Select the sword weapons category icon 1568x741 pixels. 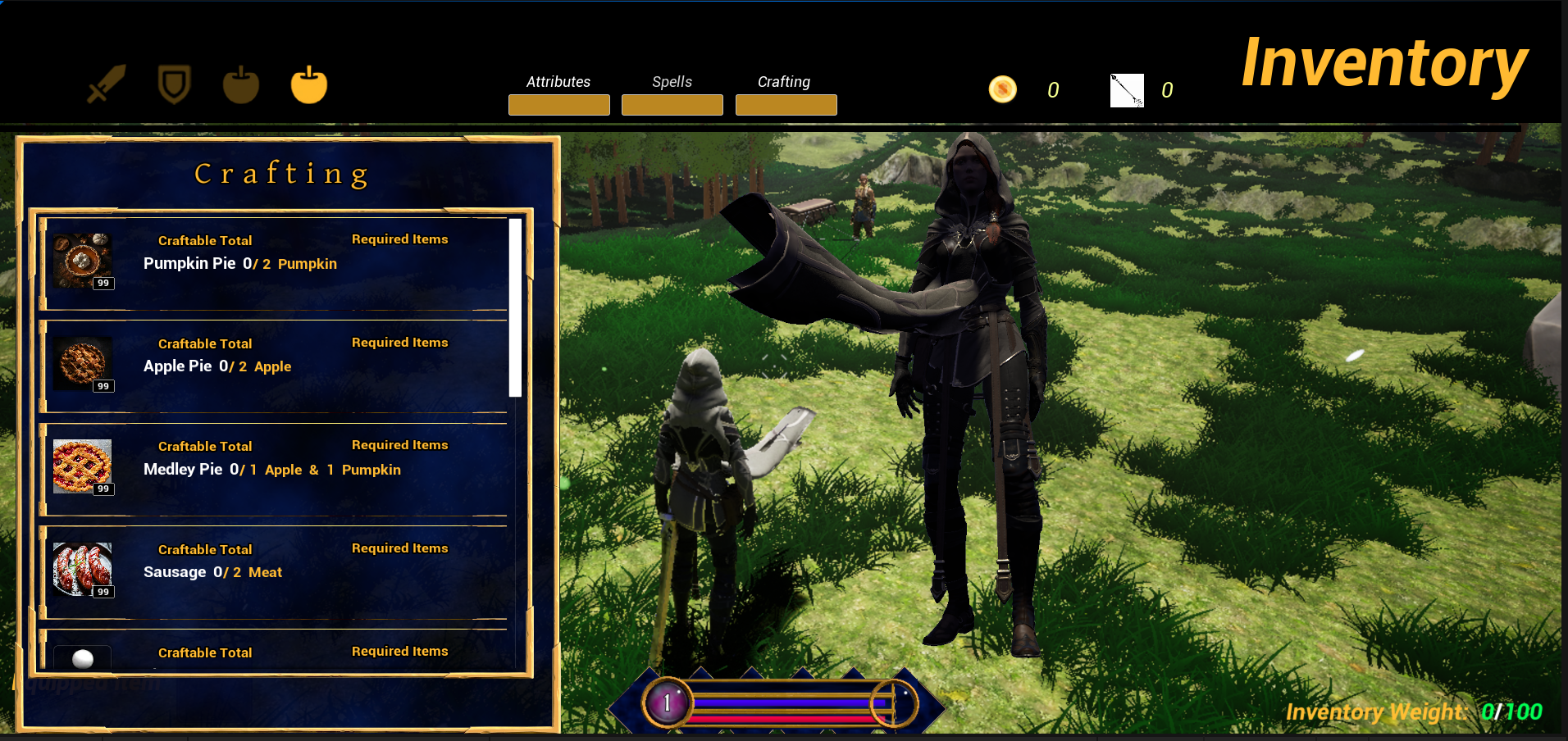(107, 84)
